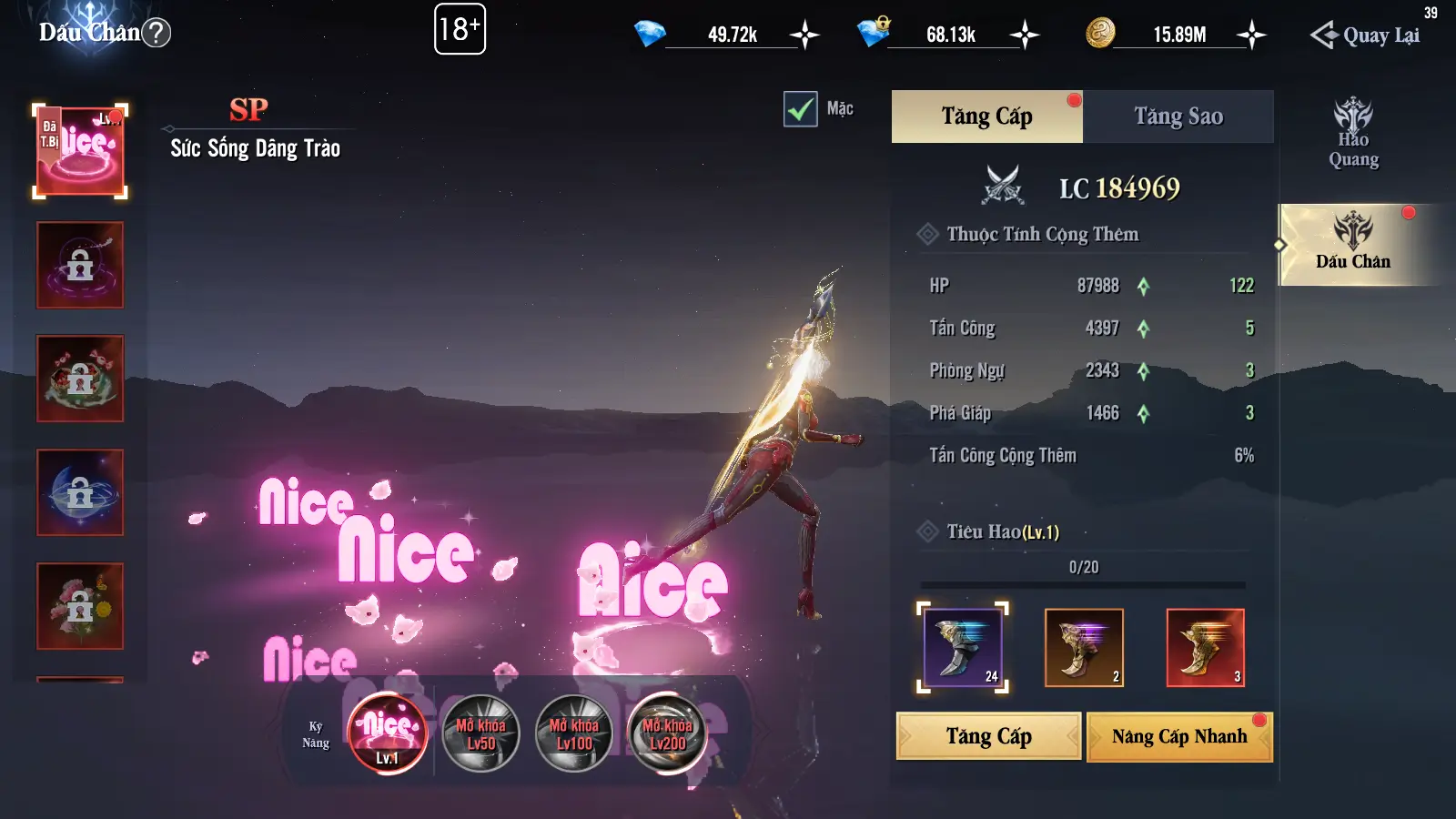The image size is (1456, 819).
Task: Select the equipped Nice footprint thumbnail
Action: (x=80, y=151)
